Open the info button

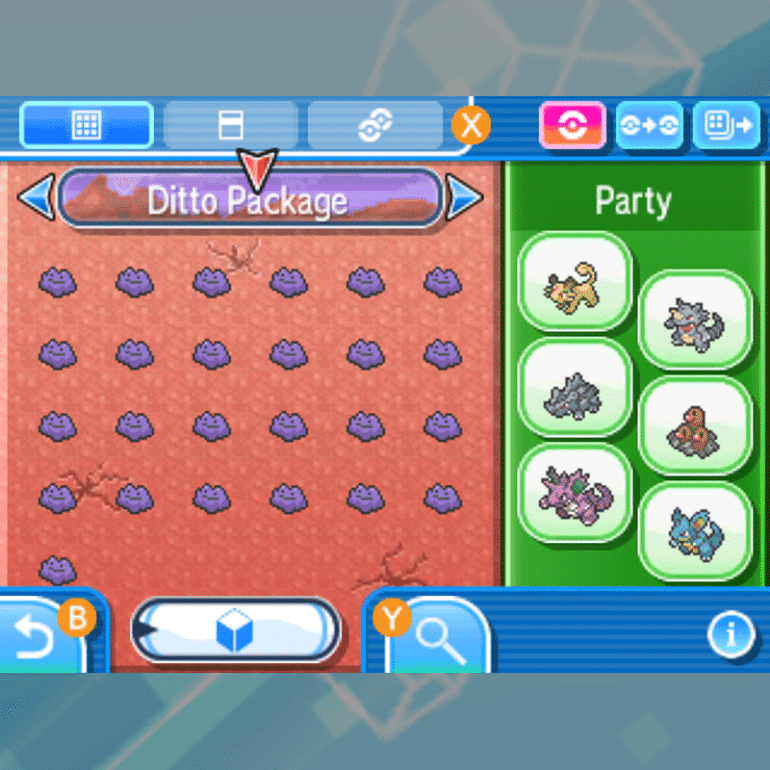(x=731, y=633)
